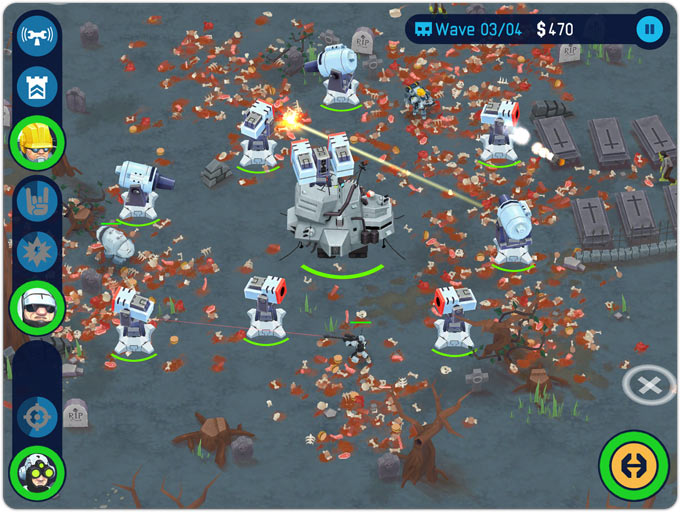This screenshot has height=512, width=680.
Task: Tap the yellow swap arrows button
Action: pos(634,465)
